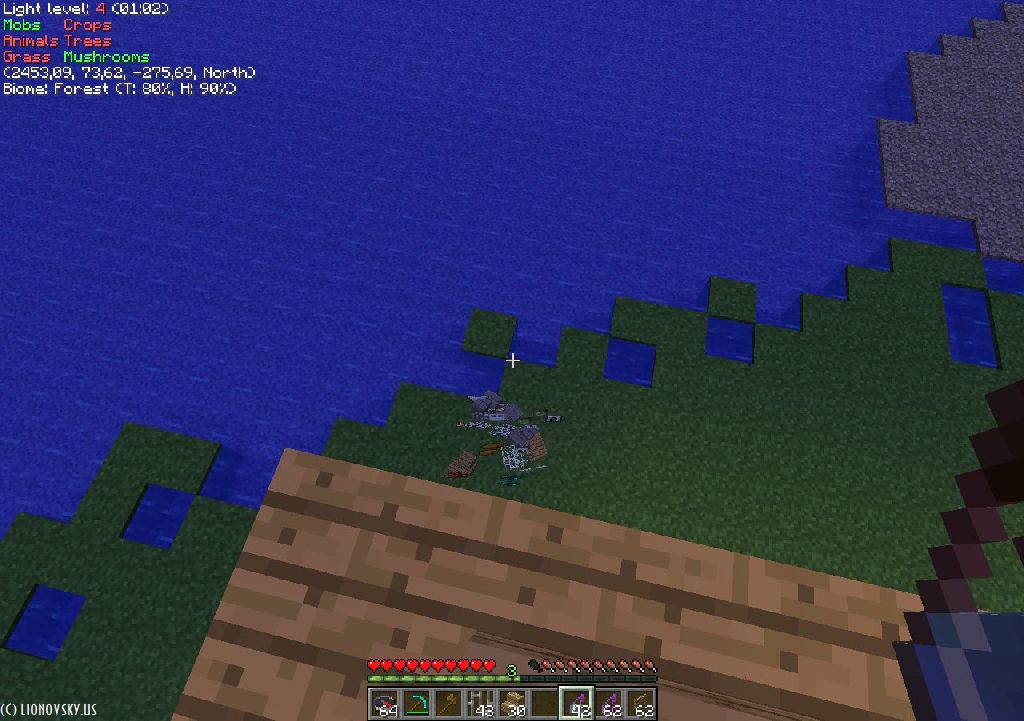Select the grey and red item stack of 64
Screen dimensions: 1024x721
(x=384, y=703)
